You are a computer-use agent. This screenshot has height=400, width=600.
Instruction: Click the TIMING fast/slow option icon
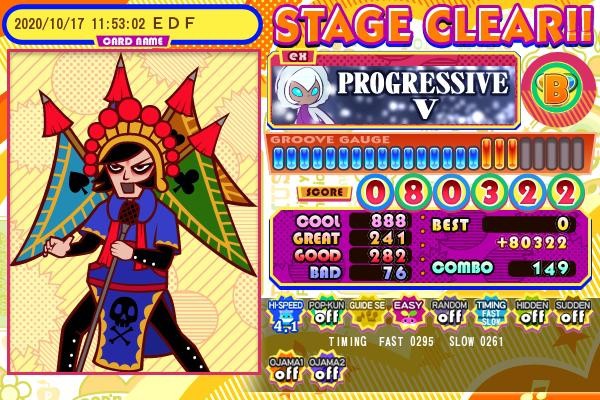point(489,314)
